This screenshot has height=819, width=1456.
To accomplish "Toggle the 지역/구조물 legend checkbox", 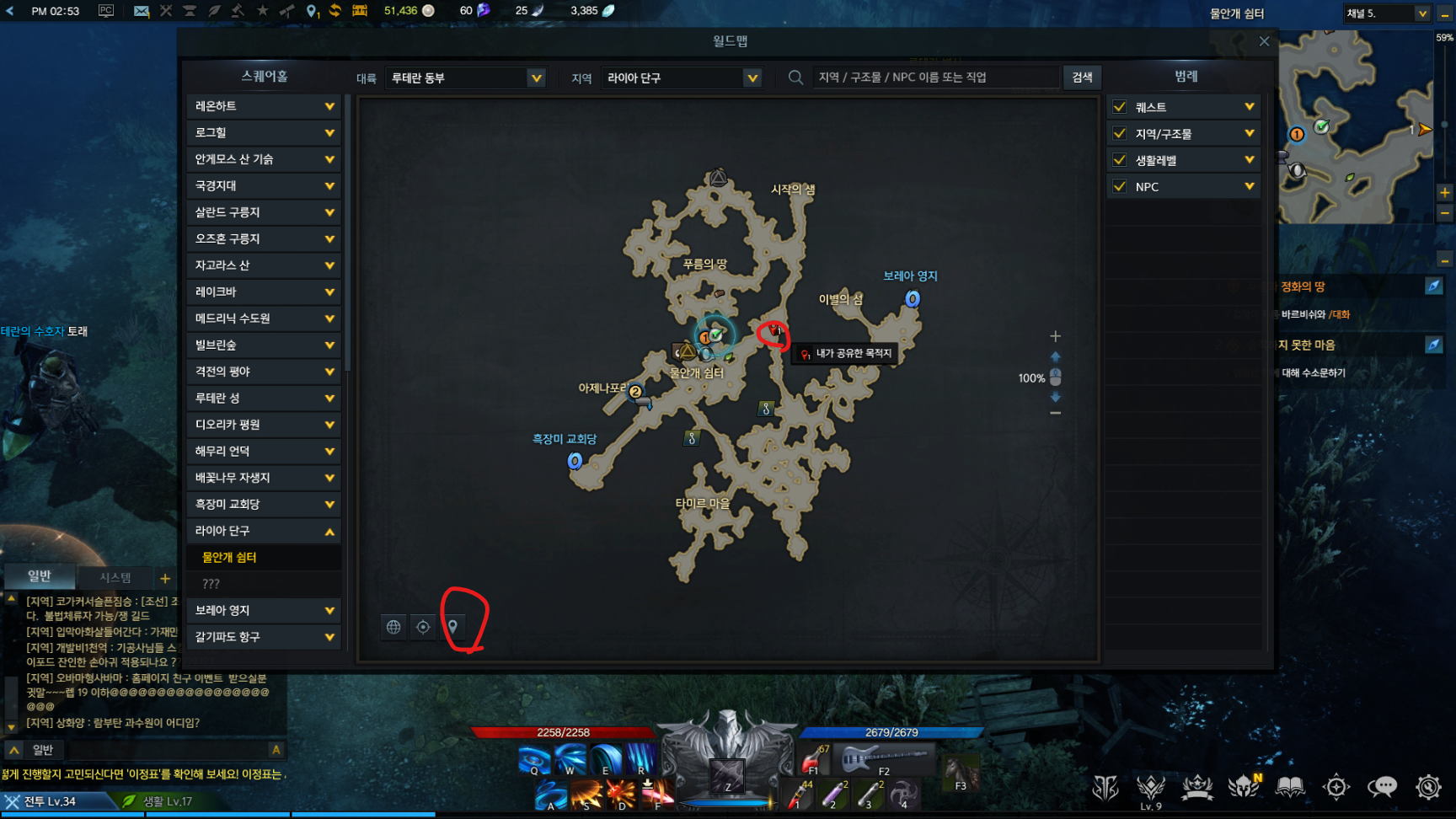I will 1120,133.
